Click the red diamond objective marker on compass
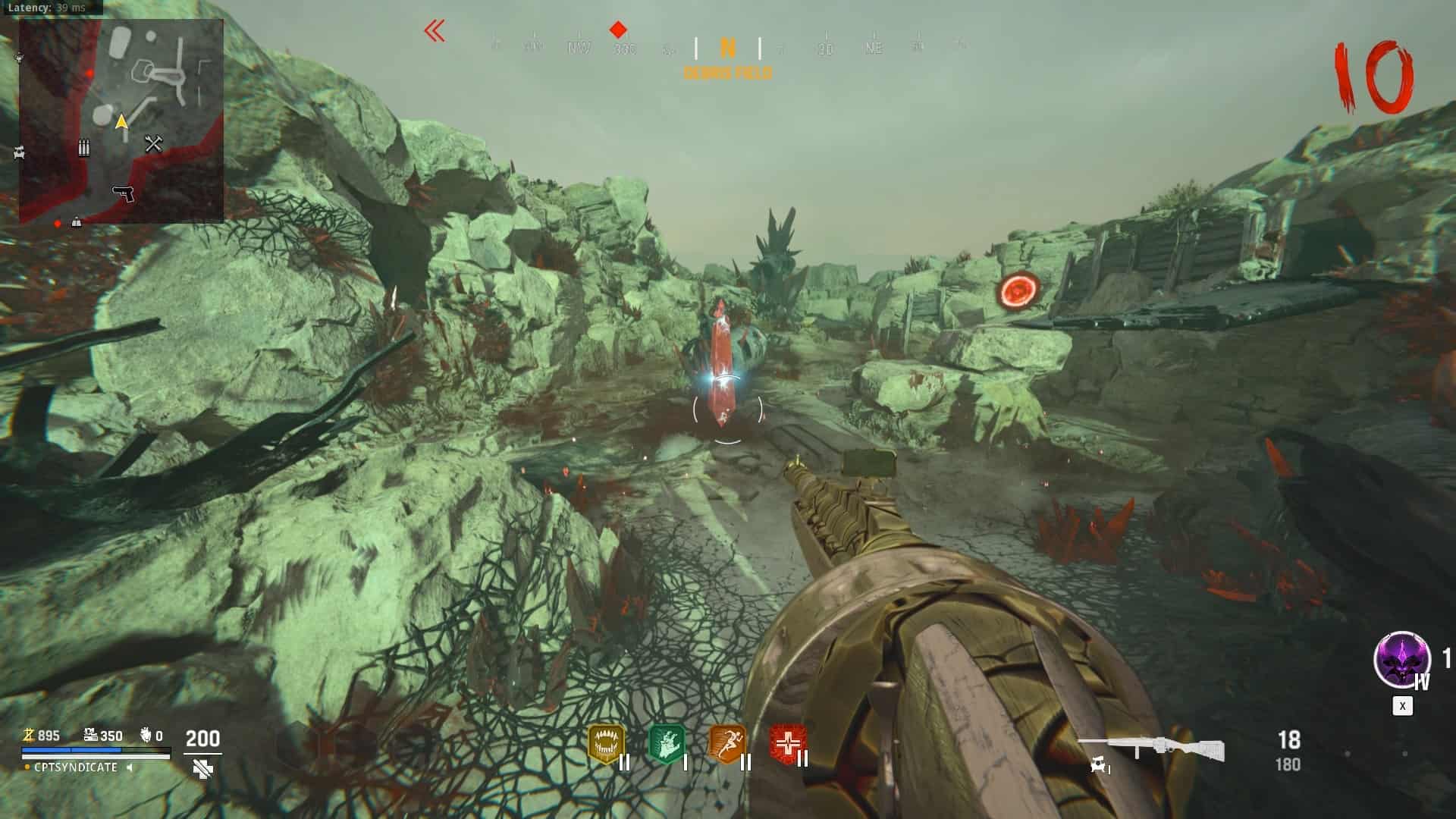 click(618, 30)
